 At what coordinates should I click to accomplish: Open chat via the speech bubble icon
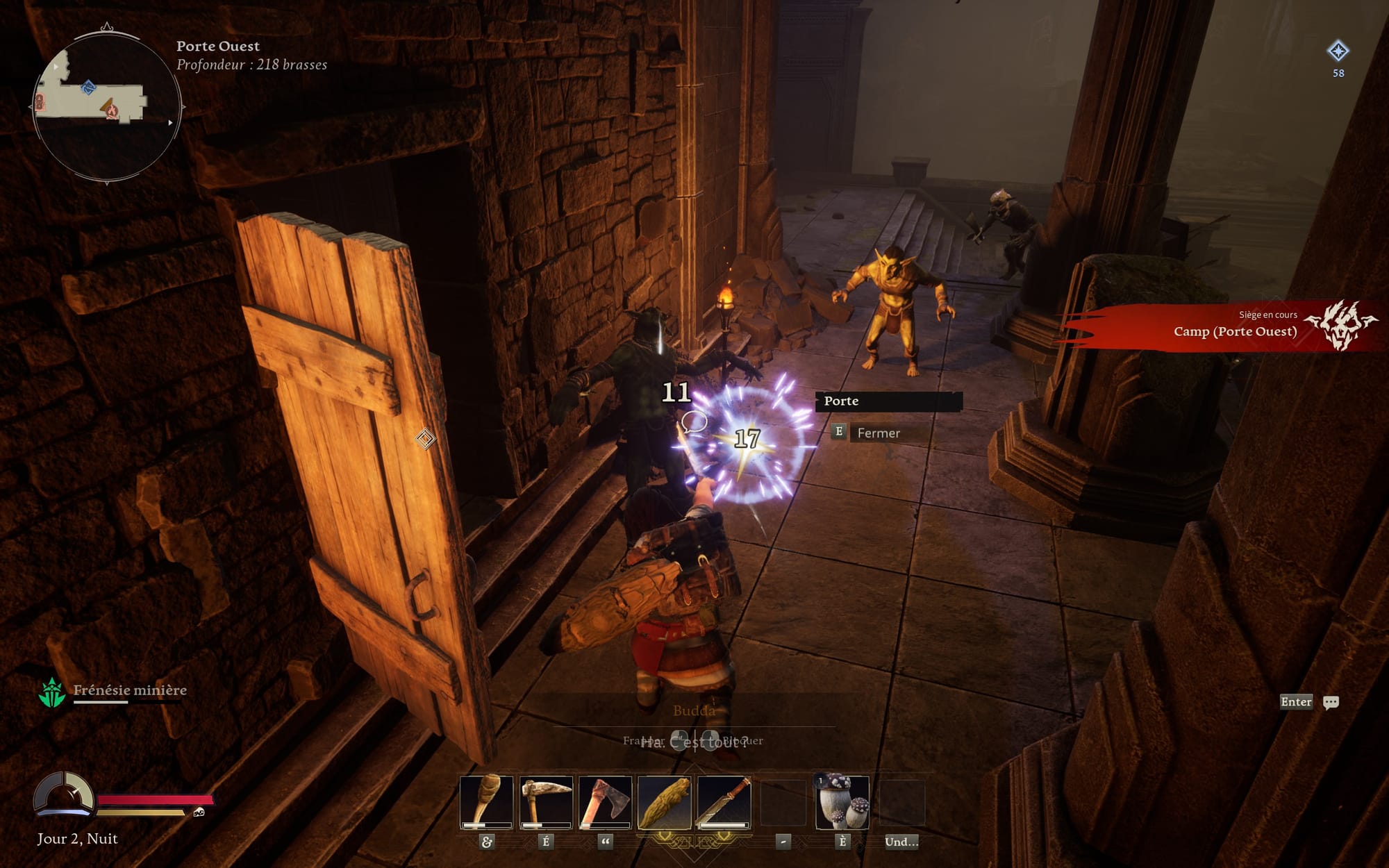tap(1331, 703)
